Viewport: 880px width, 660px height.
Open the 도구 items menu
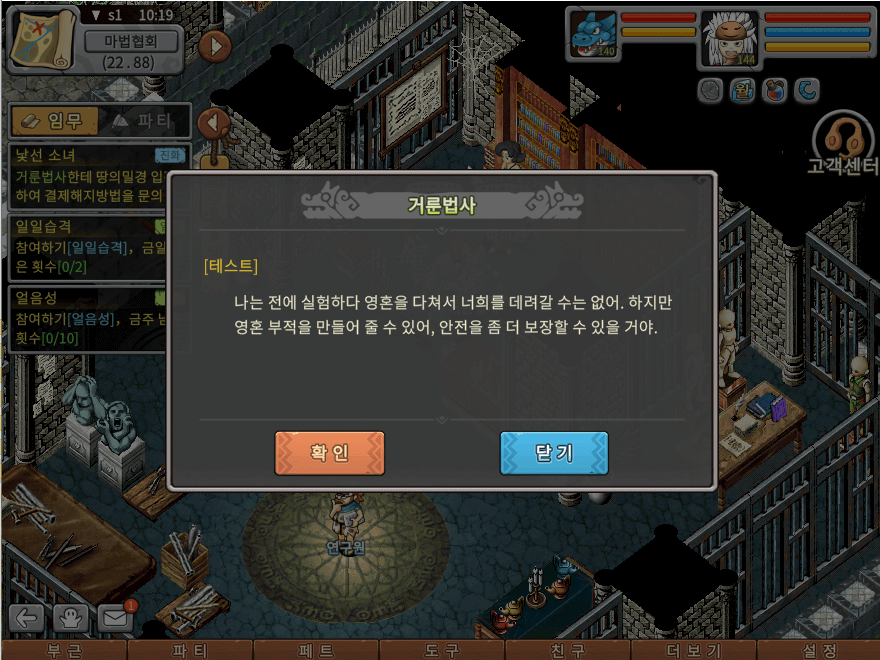pos(441,650)
